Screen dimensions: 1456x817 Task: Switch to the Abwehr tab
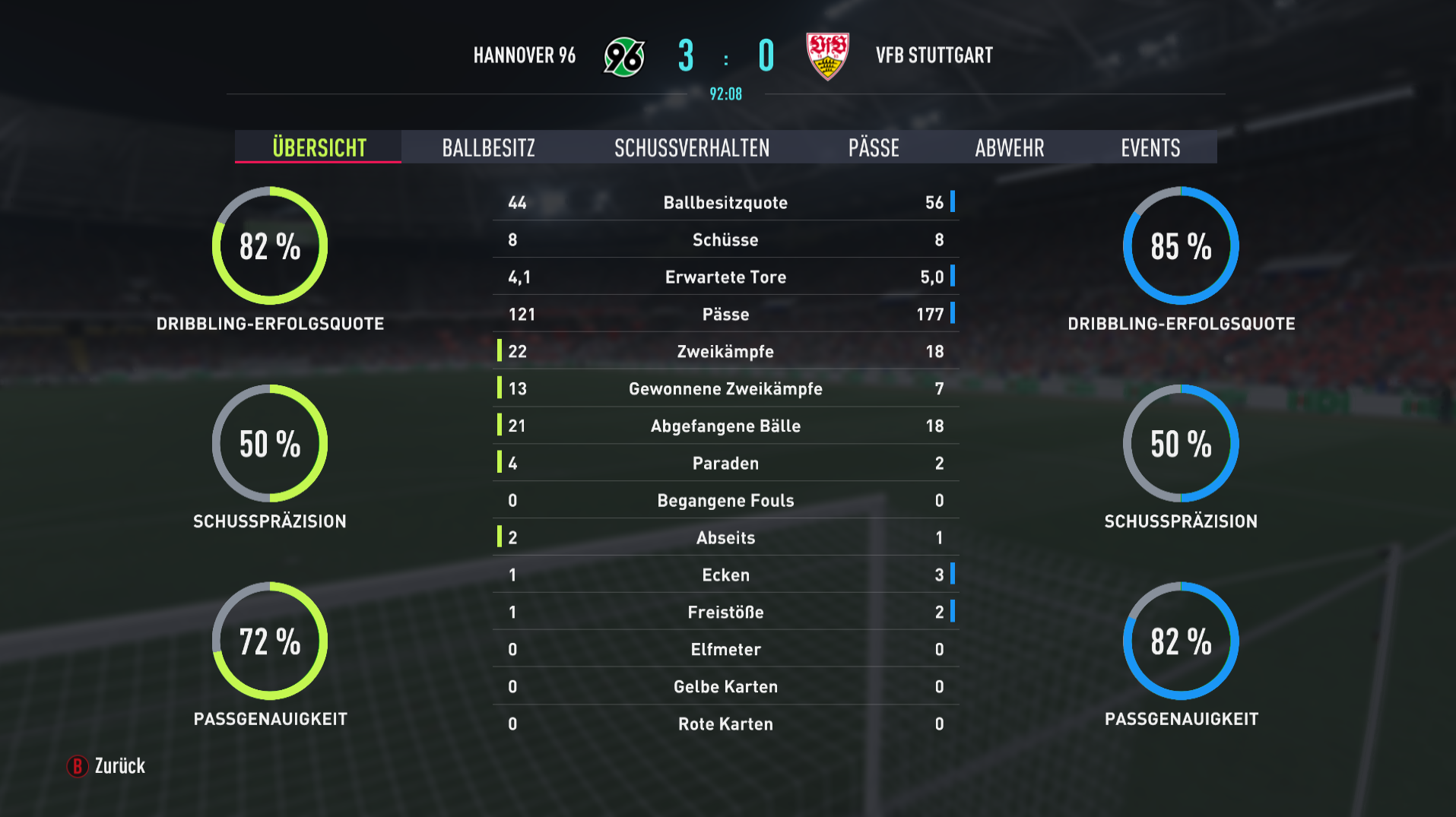(x=1009, y=147)
